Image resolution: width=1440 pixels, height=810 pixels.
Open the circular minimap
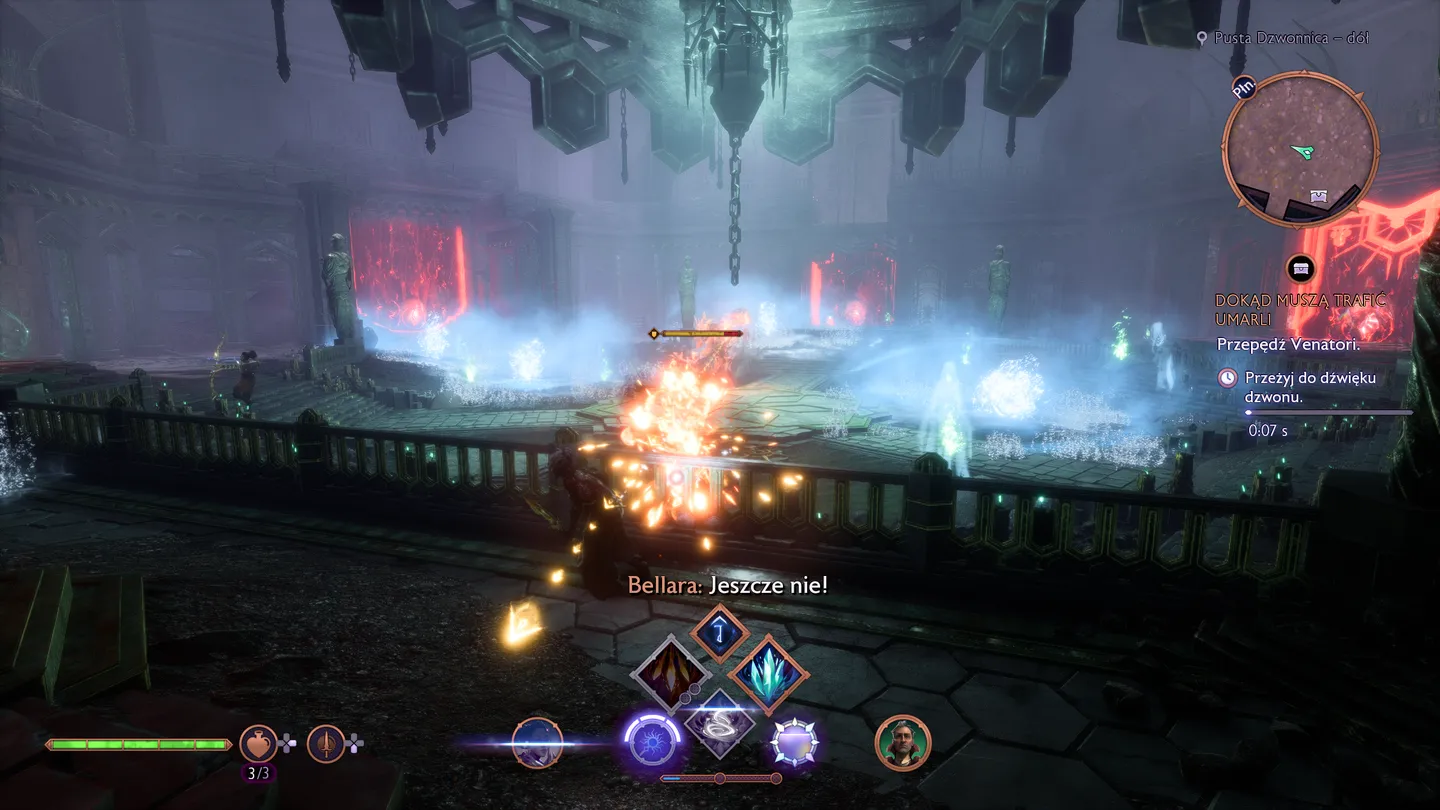click(x=1300, y=150)
